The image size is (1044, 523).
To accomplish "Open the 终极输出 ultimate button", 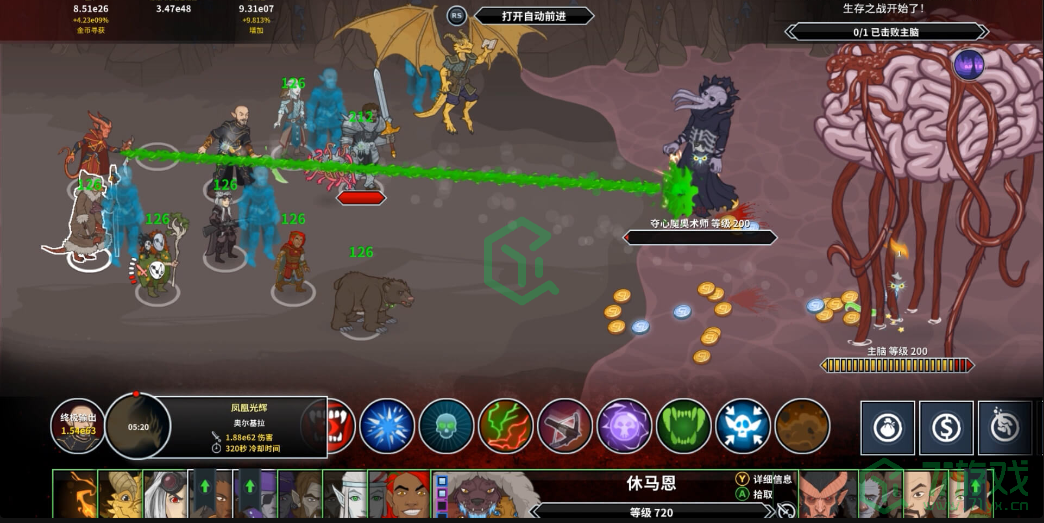I will tap(78, 425).
